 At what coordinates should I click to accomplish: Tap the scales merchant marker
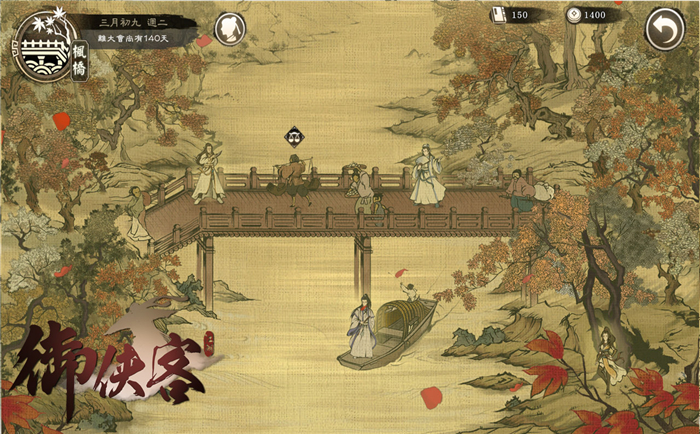tap(294, 137)
